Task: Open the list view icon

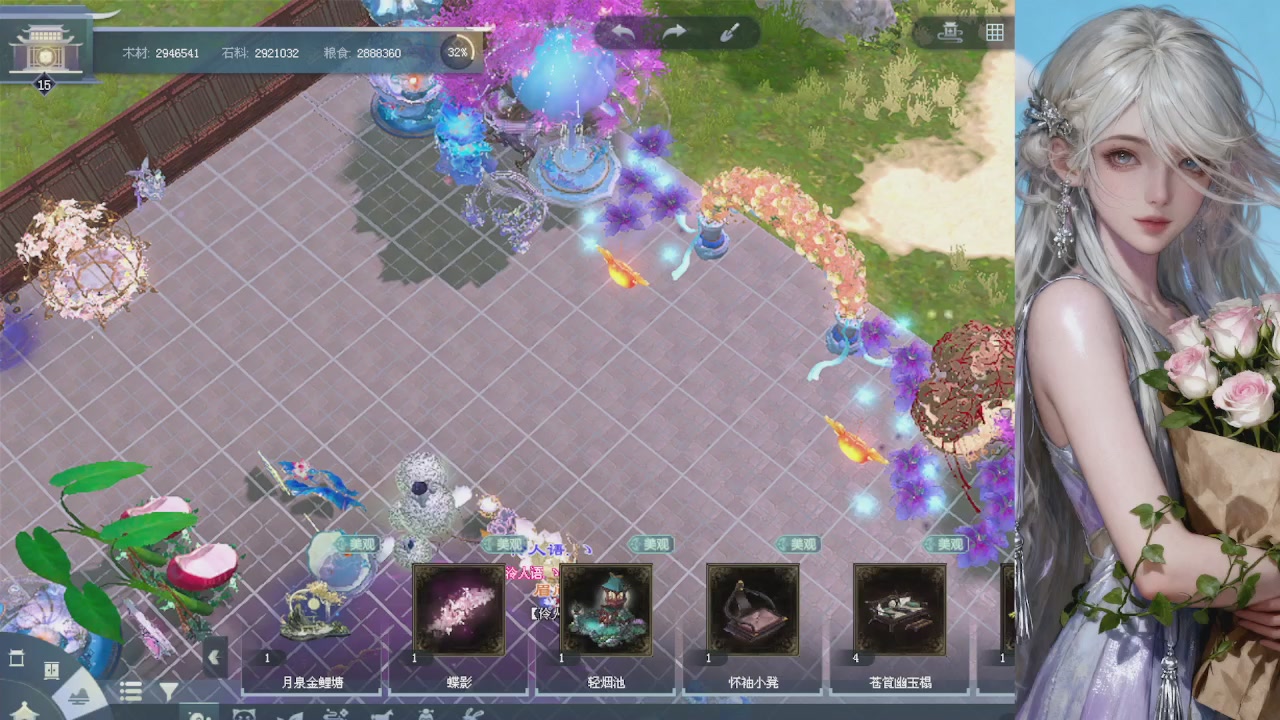Action: (x=131, y=691)
